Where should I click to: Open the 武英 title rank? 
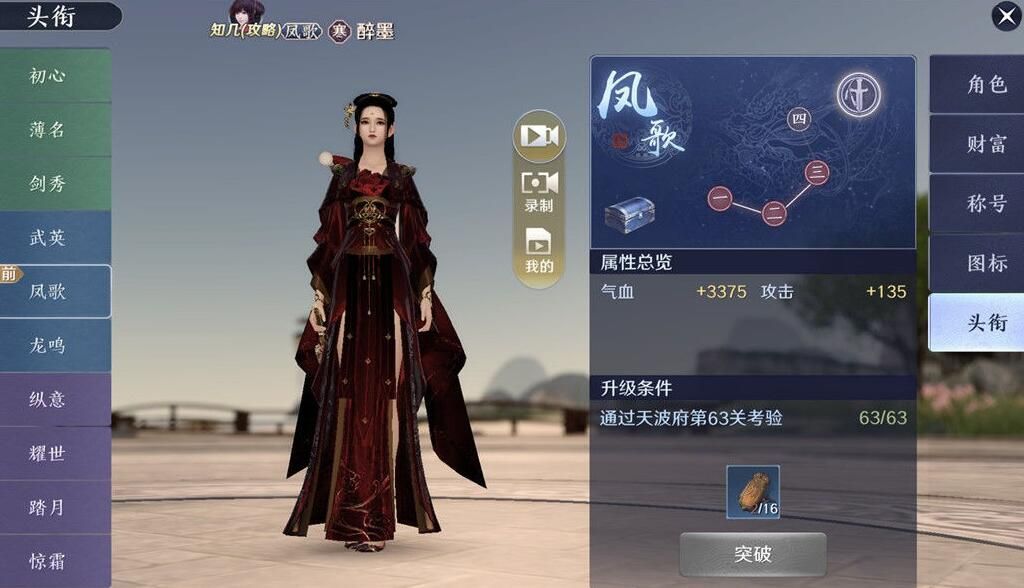tap(50, 238)
